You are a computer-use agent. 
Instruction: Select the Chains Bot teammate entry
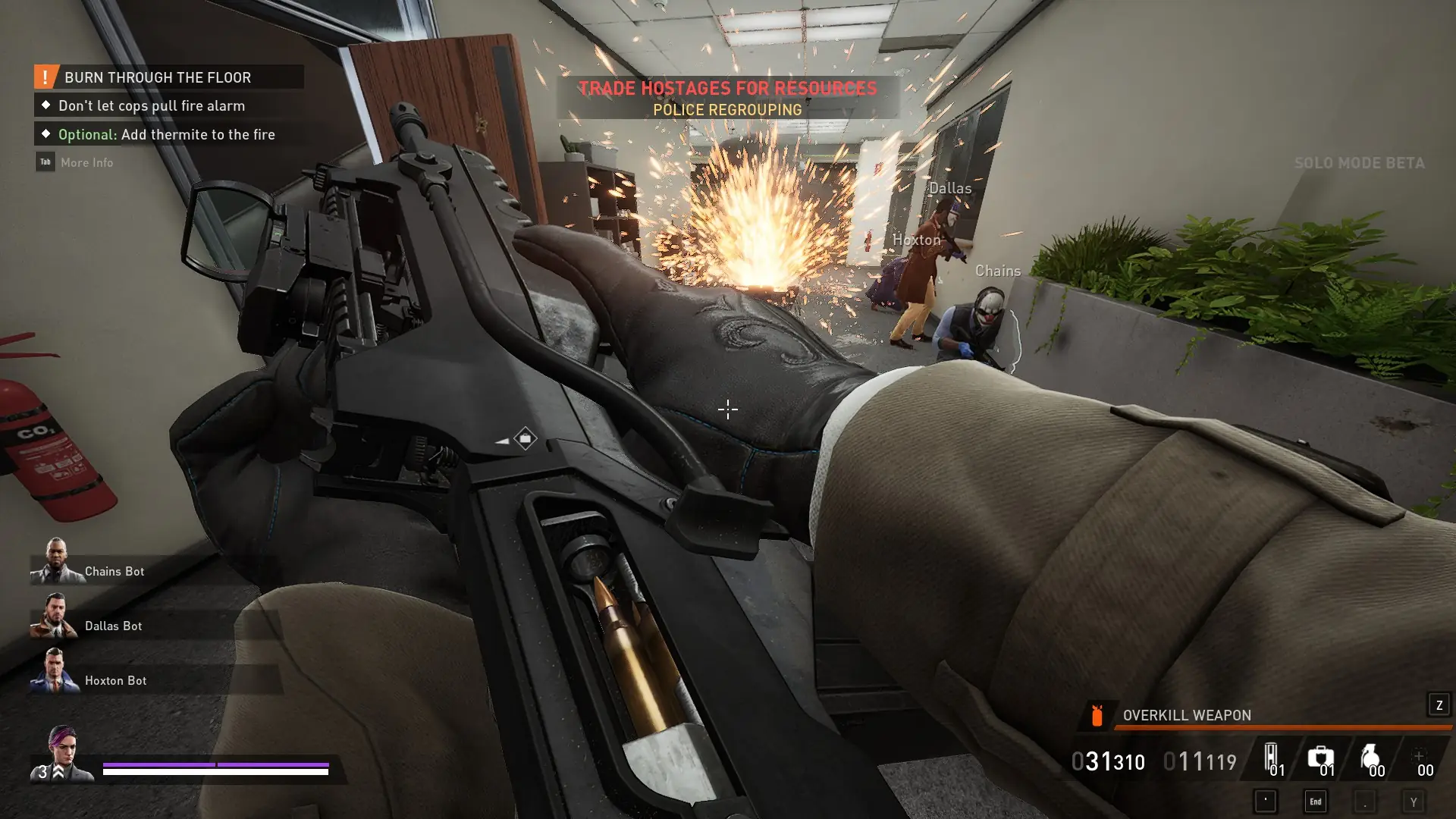tap(114, 571)
